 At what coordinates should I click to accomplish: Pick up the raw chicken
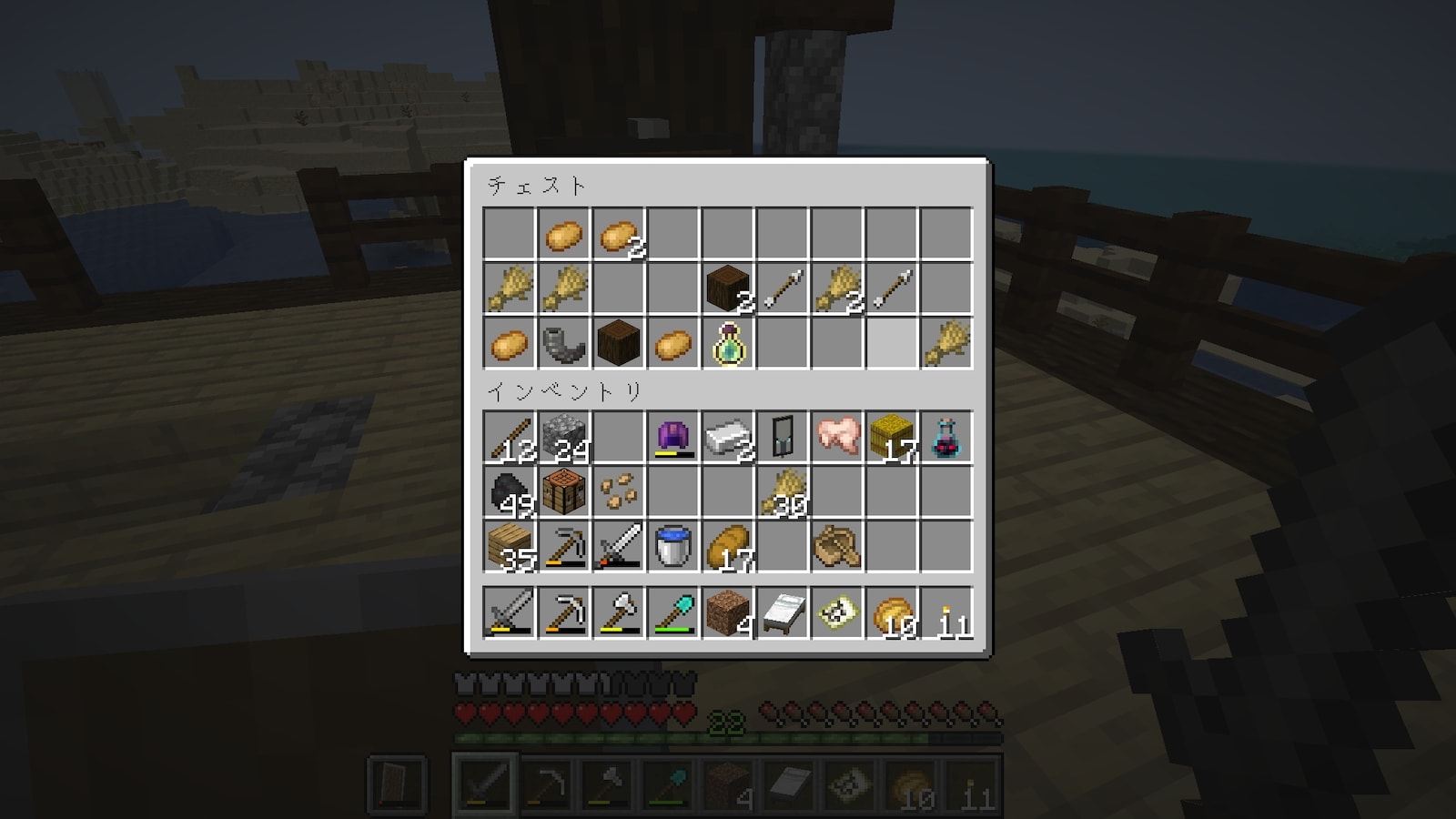(836, 437)
